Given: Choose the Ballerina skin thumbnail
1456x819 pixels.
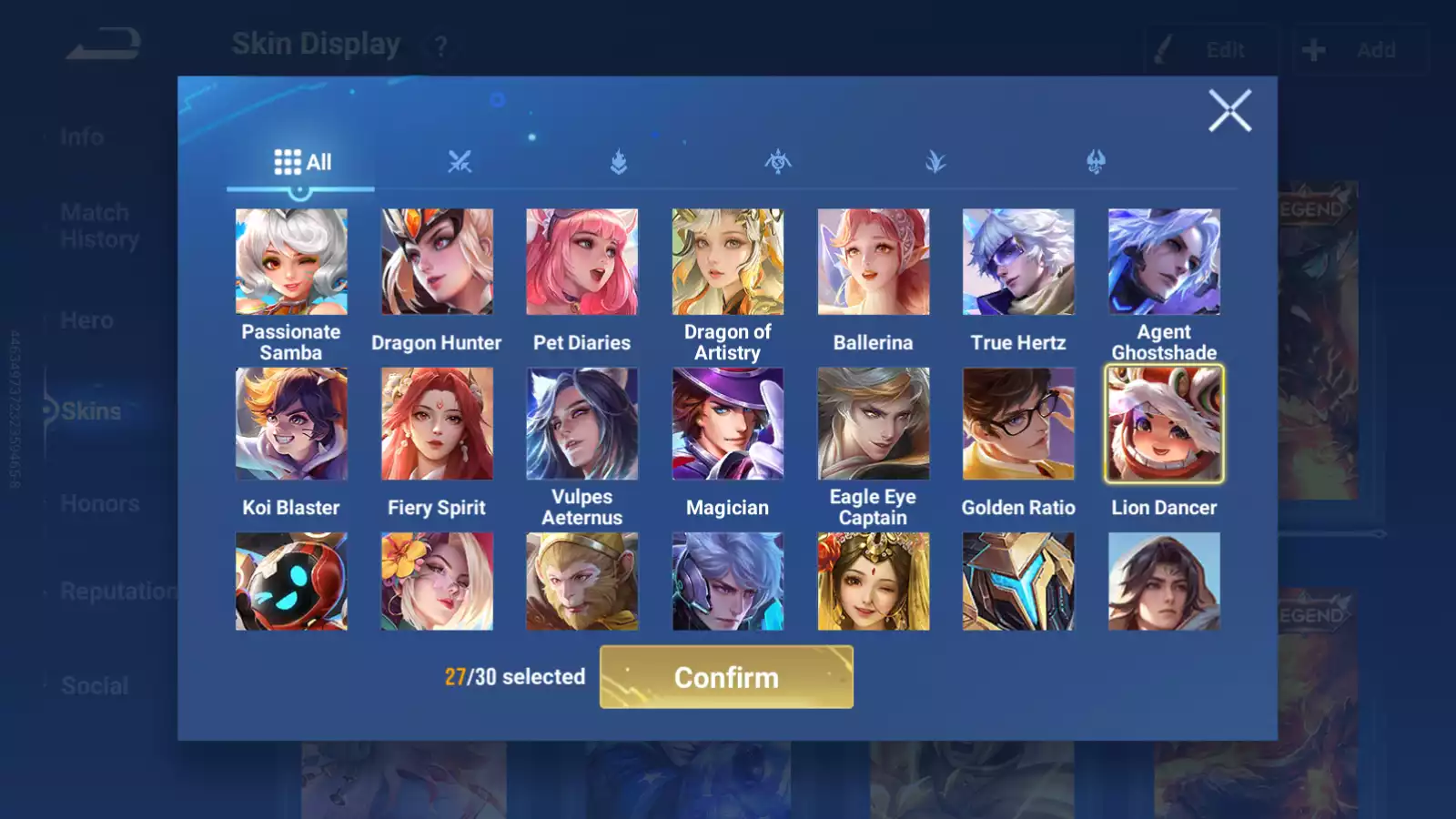Looking at the screenshot, I should point(873,262).
